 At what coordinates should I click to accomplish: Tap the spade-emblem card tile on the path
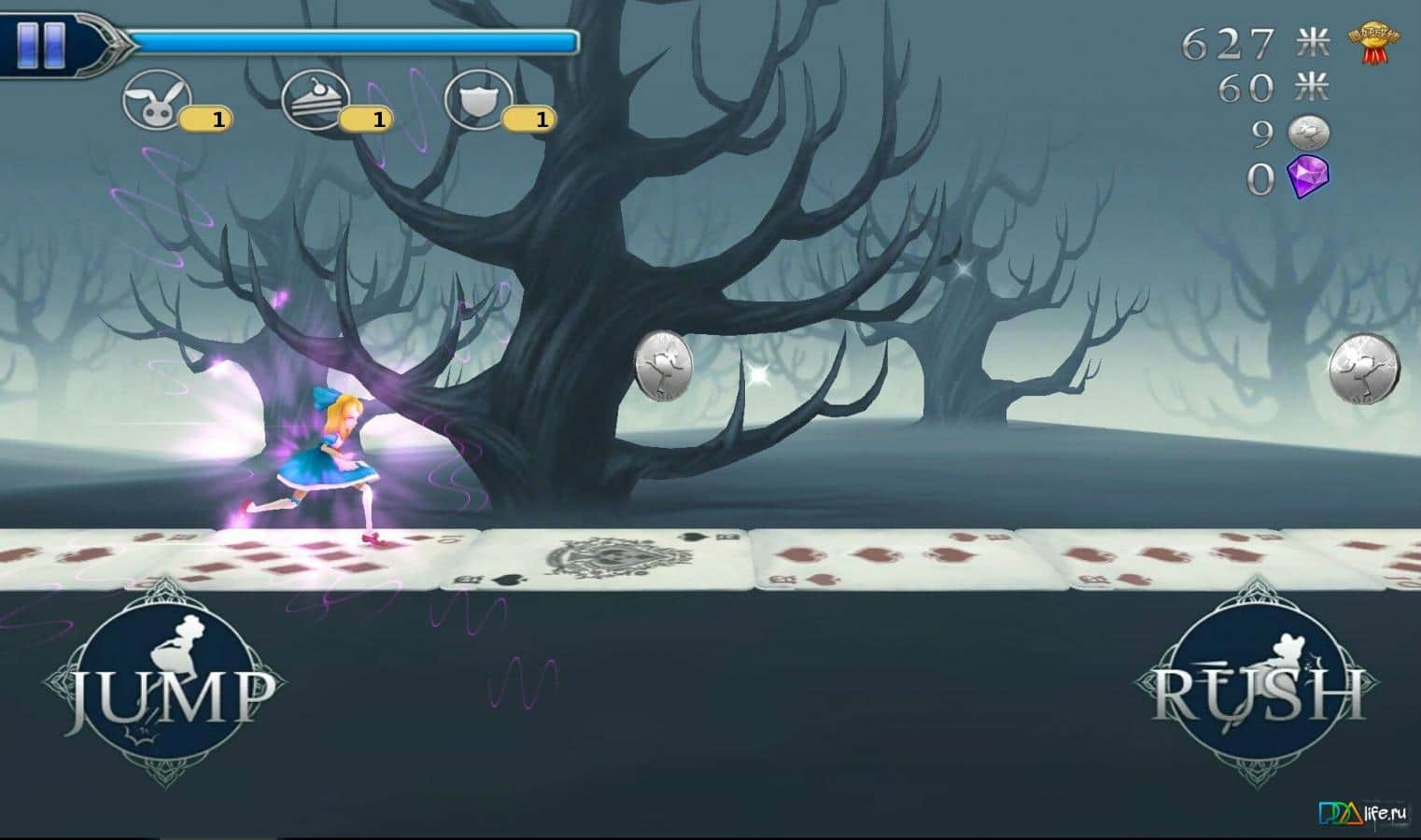608,555
